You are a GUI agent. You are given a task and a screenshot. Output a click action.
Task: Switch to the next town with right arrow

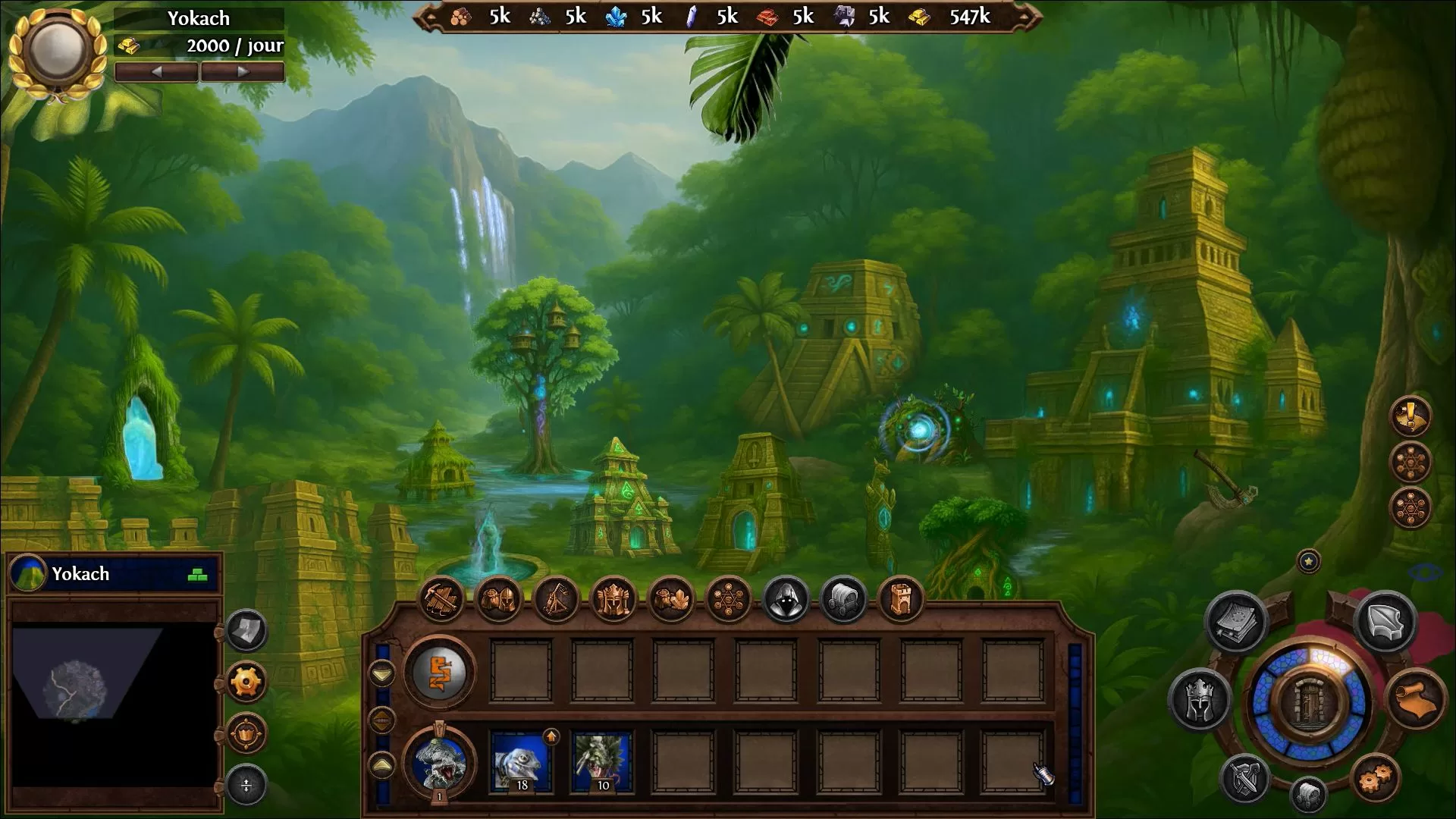(242, 72)
